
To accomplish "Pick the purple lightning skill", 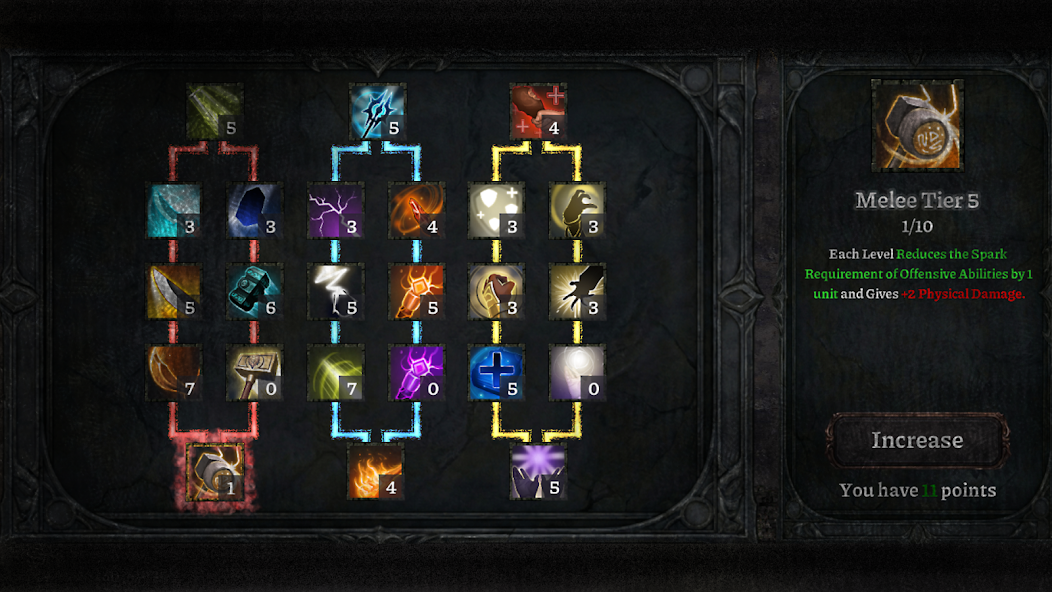I will pyautogui.click(x=335, y=210).
